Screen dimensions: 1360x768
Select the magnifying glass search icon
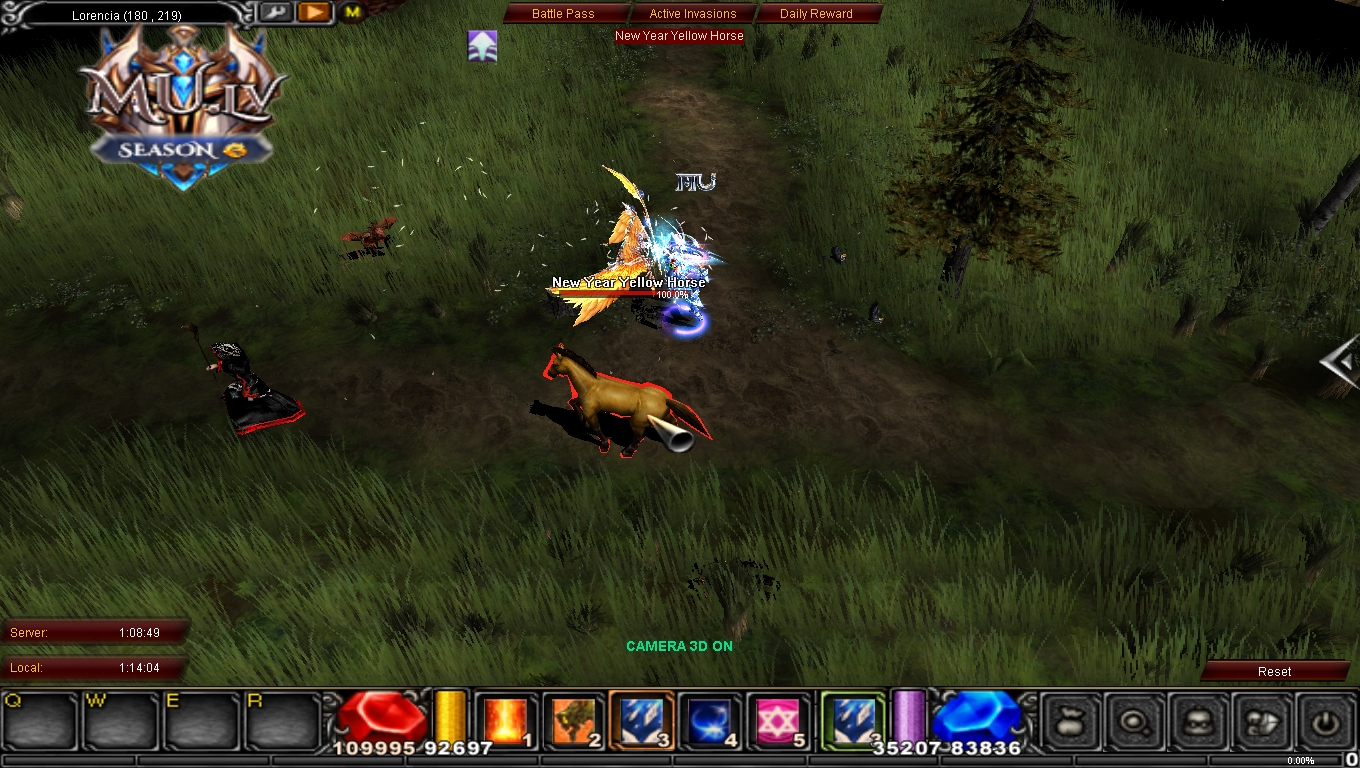point(1133,720)
